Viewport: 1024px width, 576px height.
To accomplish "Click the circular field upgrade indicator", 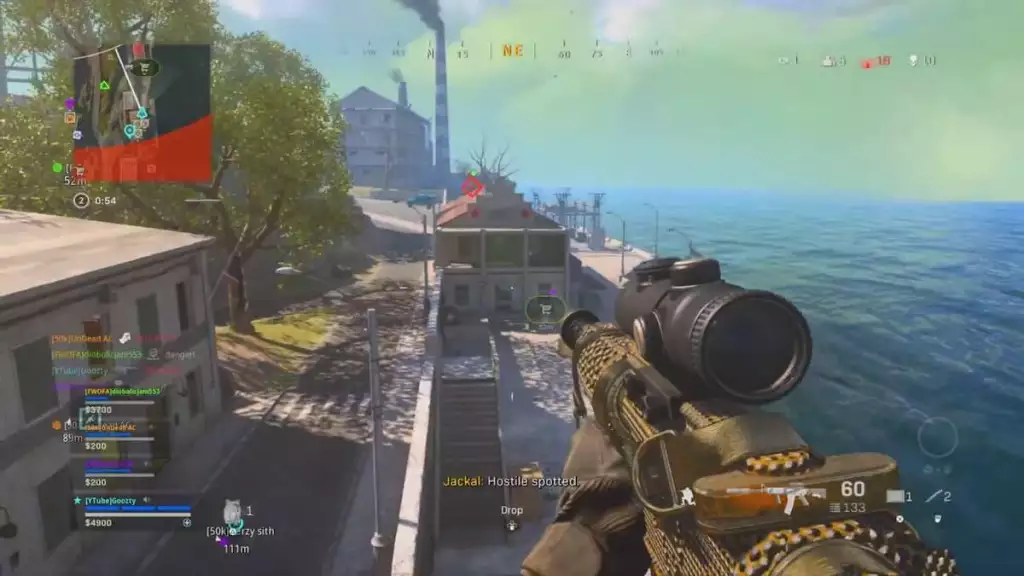I will 937,438.
